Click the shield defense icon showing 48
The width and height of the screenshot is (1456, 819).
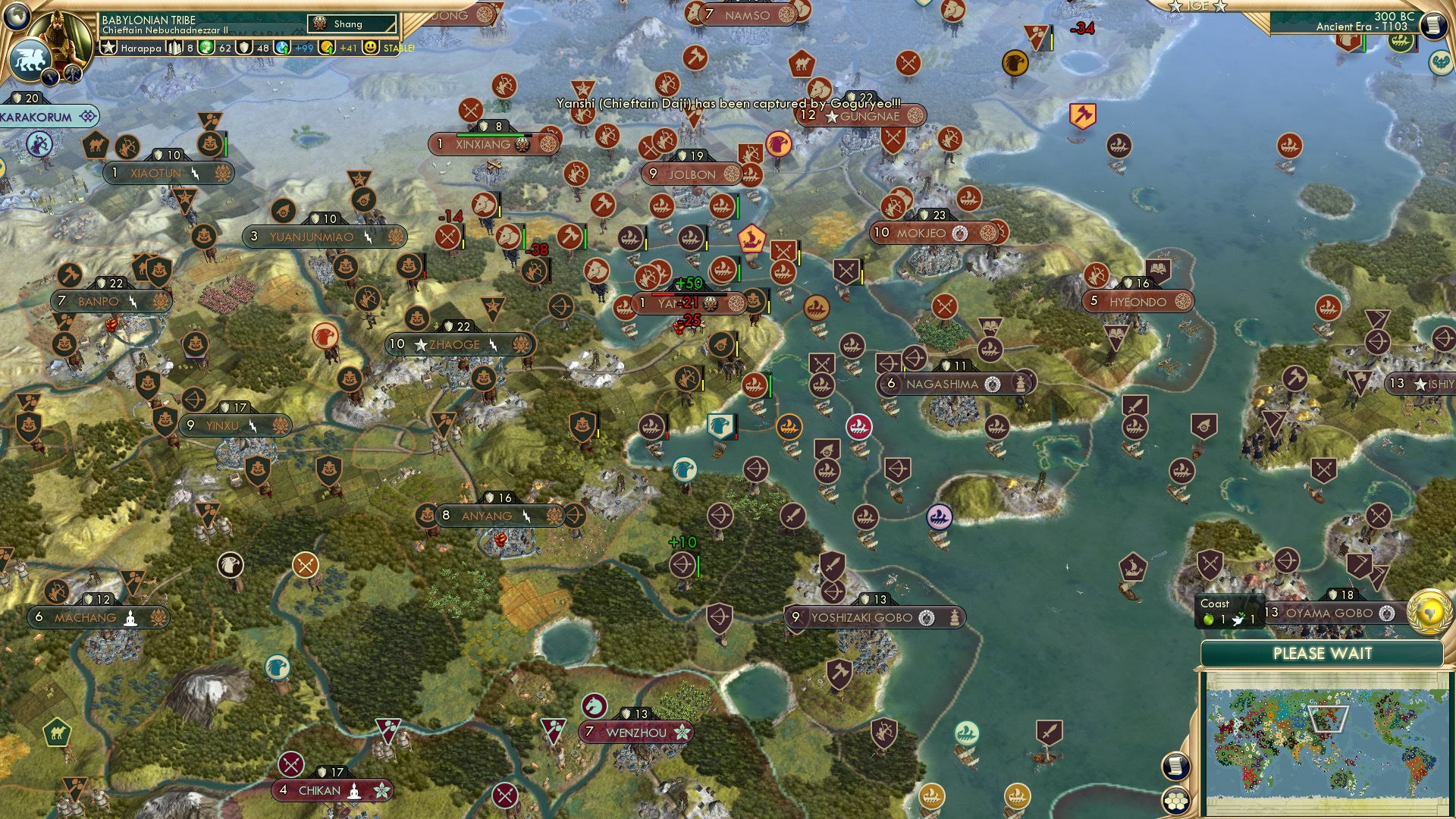[245, 48]
